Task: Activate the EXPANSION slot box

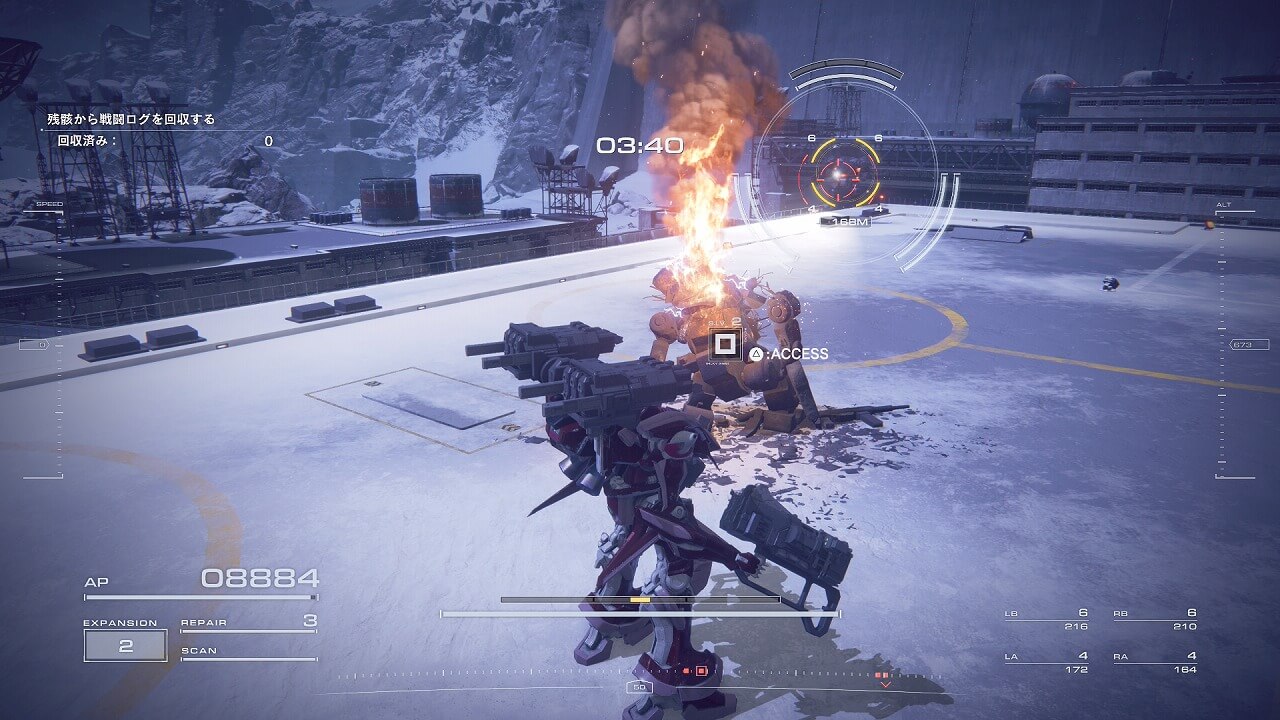Action: (x=125, y=645)
